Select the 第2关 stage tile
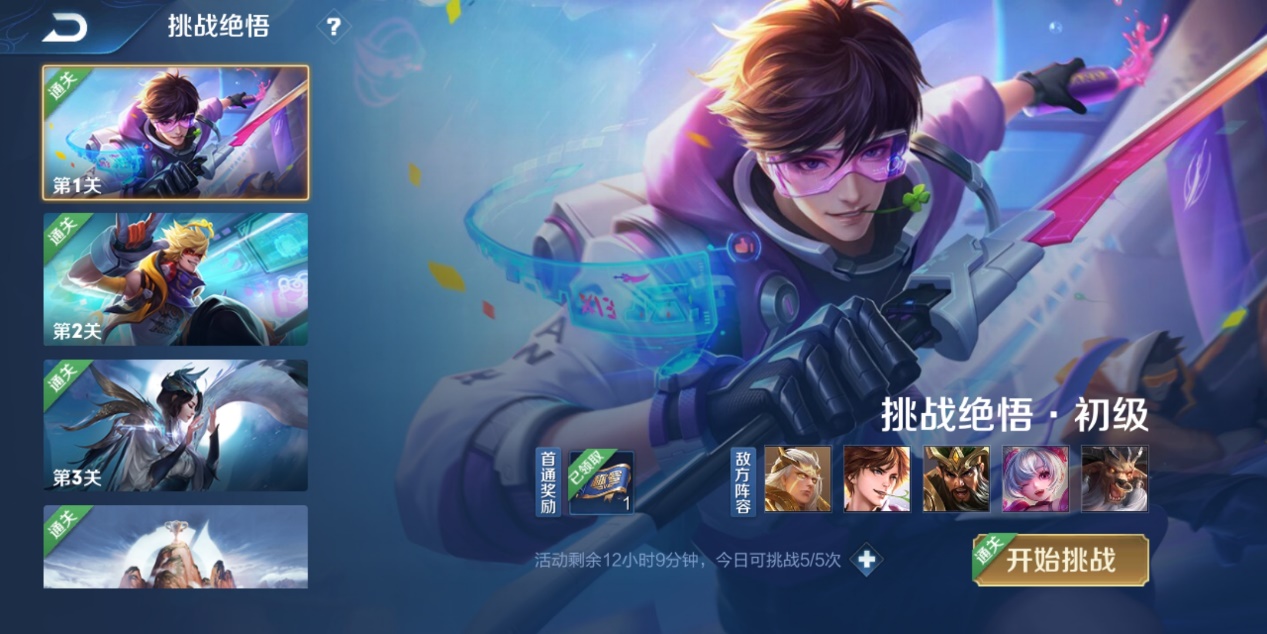Screen dimensions: 1267x634 coord(175,279)
